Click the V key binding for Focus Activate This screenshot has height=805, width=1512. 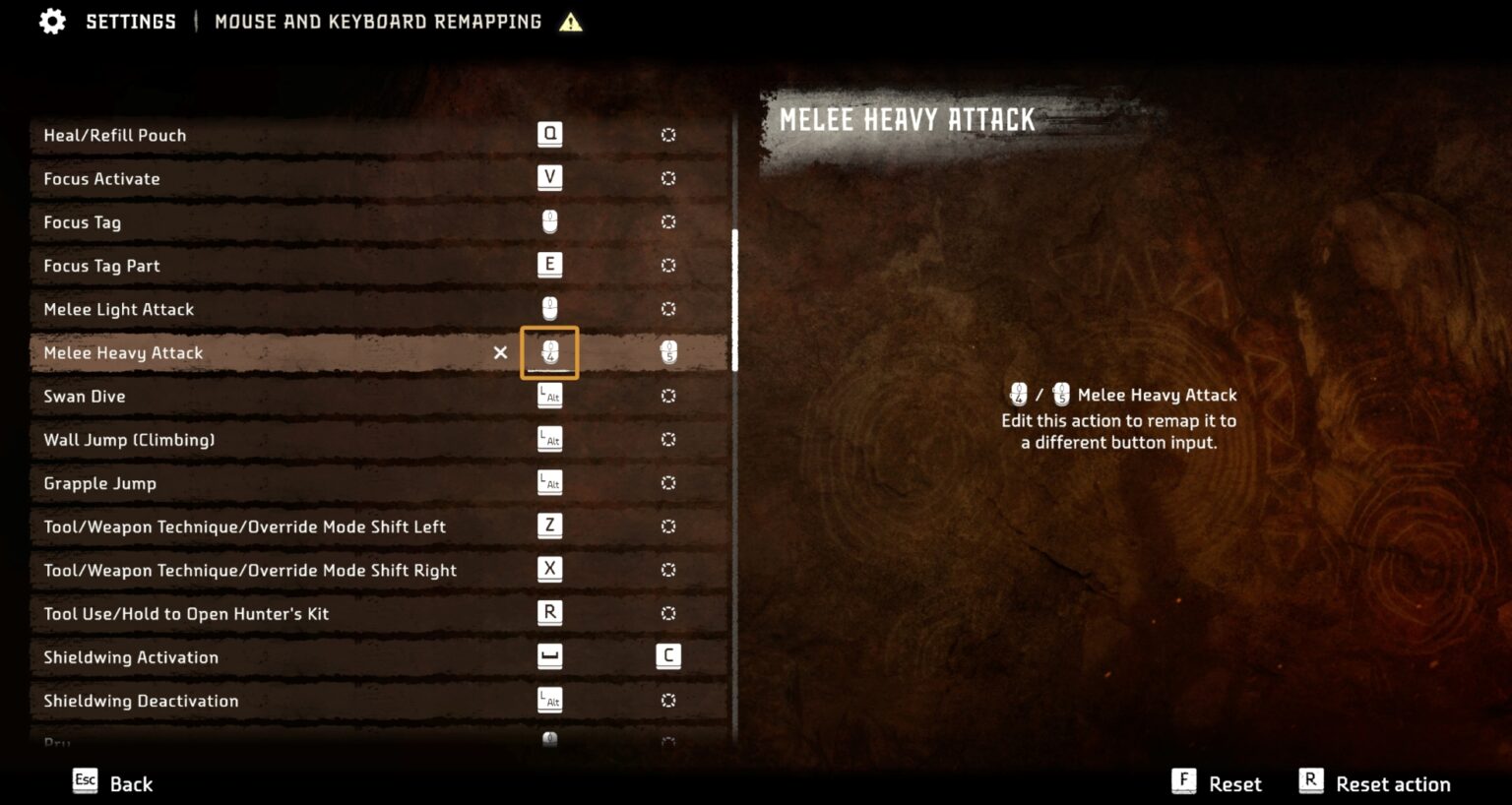click(549, 178)
